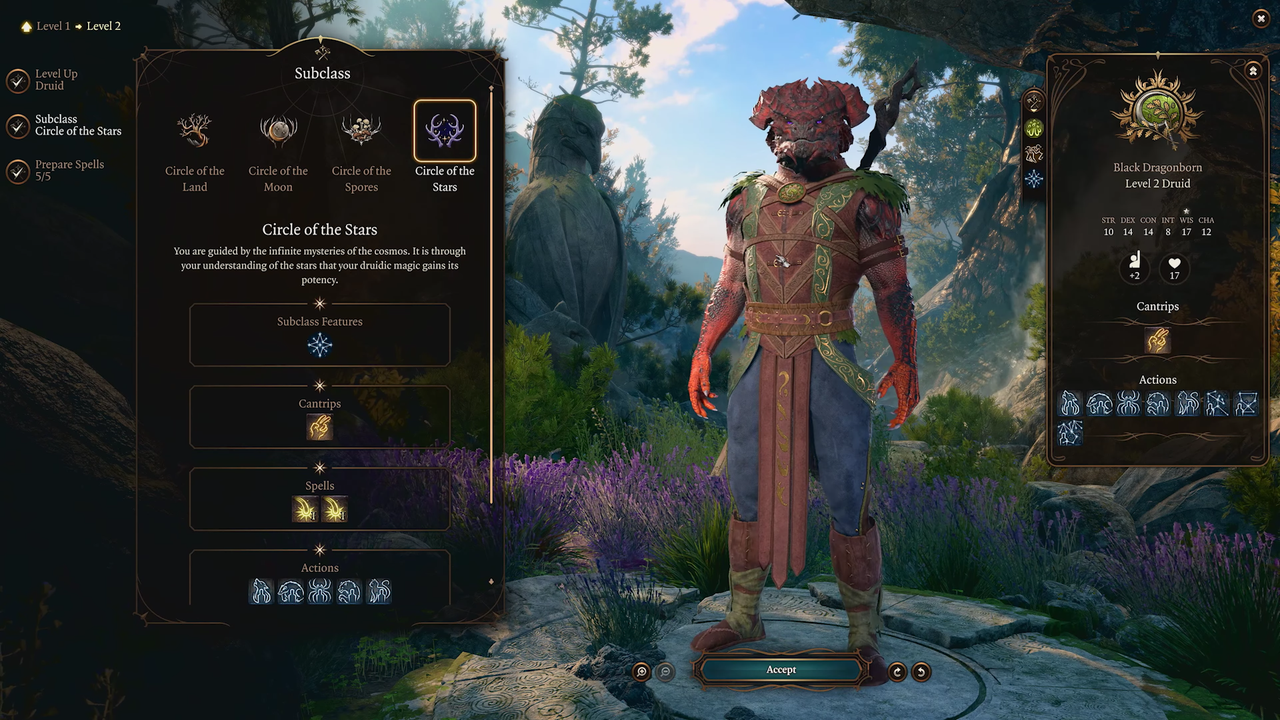Click the green wild shape icon on right sidebar
1280x720 pixels.
click(1034, 128)
